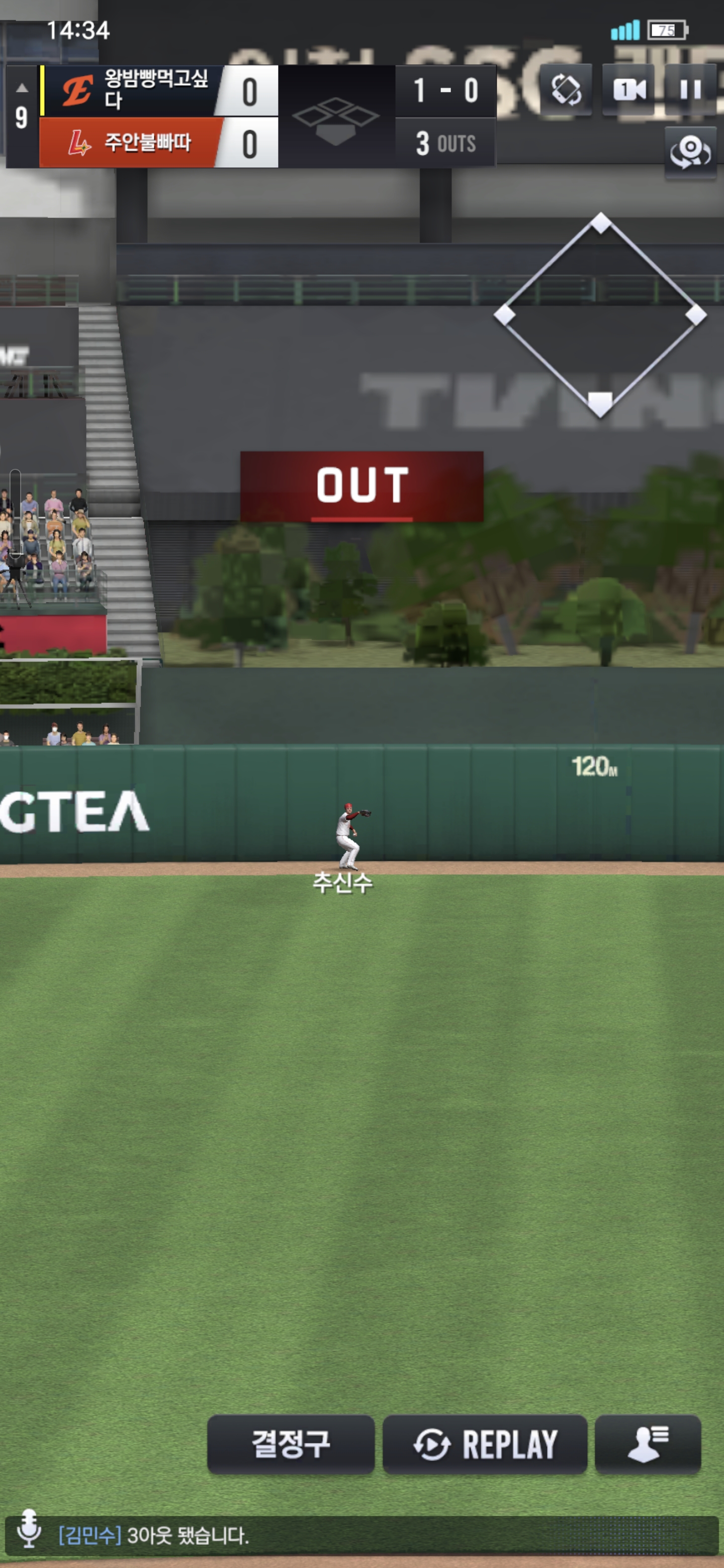
Task: Open the player lineup icon button
Action: (x=647, y=1443)
